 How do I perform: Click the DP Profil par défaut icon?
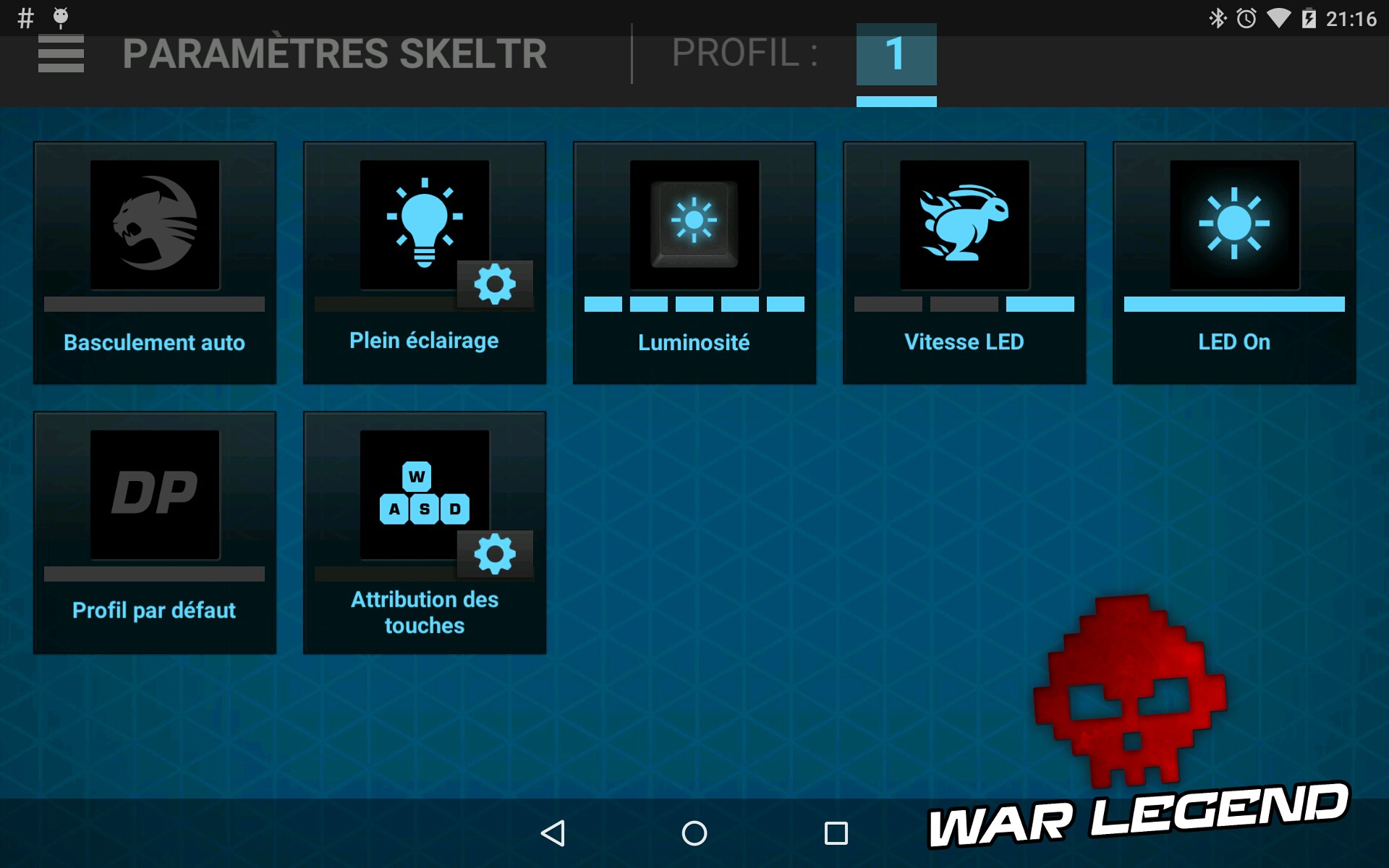point(154,494)
